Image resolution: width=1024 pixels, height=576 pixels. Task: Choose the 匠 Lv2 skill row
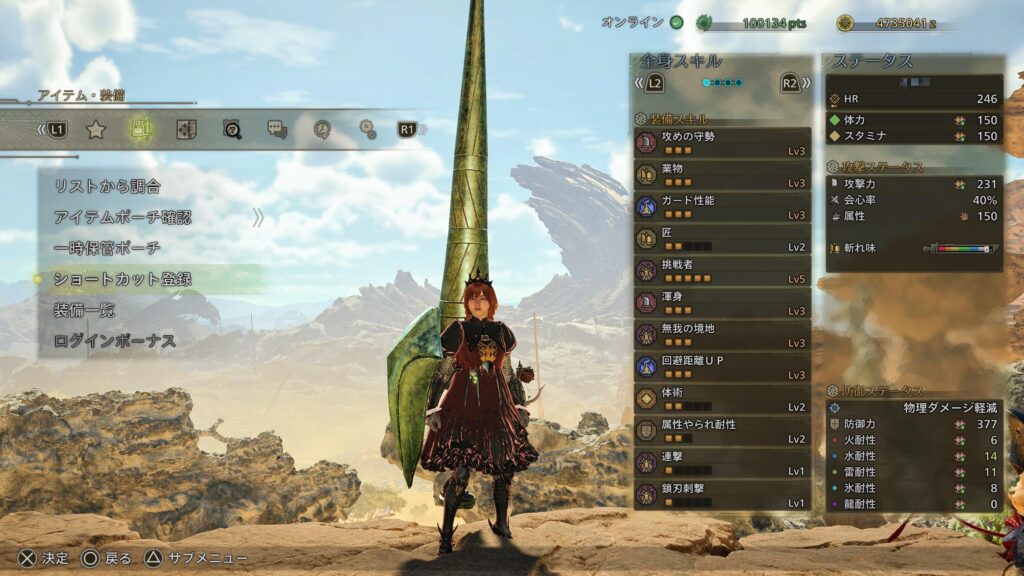[x=721, y=238]
